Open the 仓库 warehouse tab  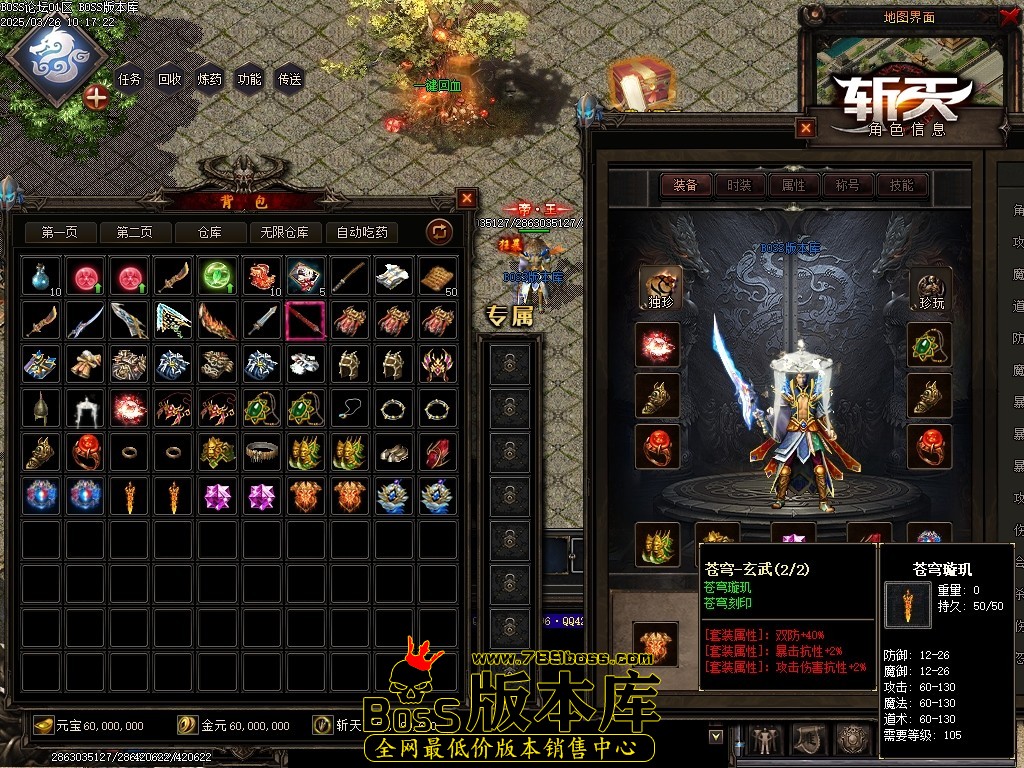[x=209, y=232]
